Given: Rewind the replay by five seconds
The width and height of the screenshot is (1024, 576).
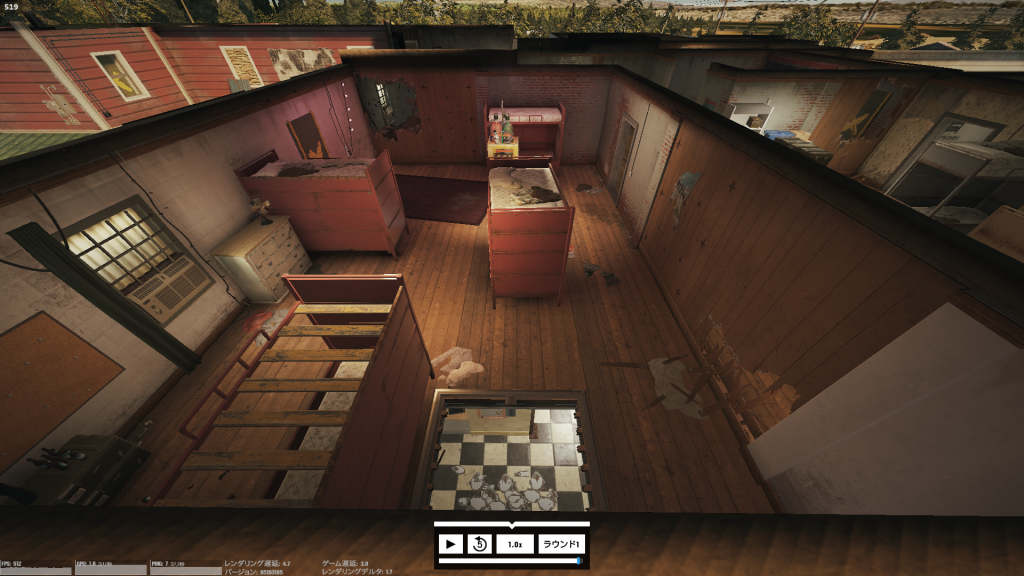Looking at the screenshot, I should pos(479,544).
